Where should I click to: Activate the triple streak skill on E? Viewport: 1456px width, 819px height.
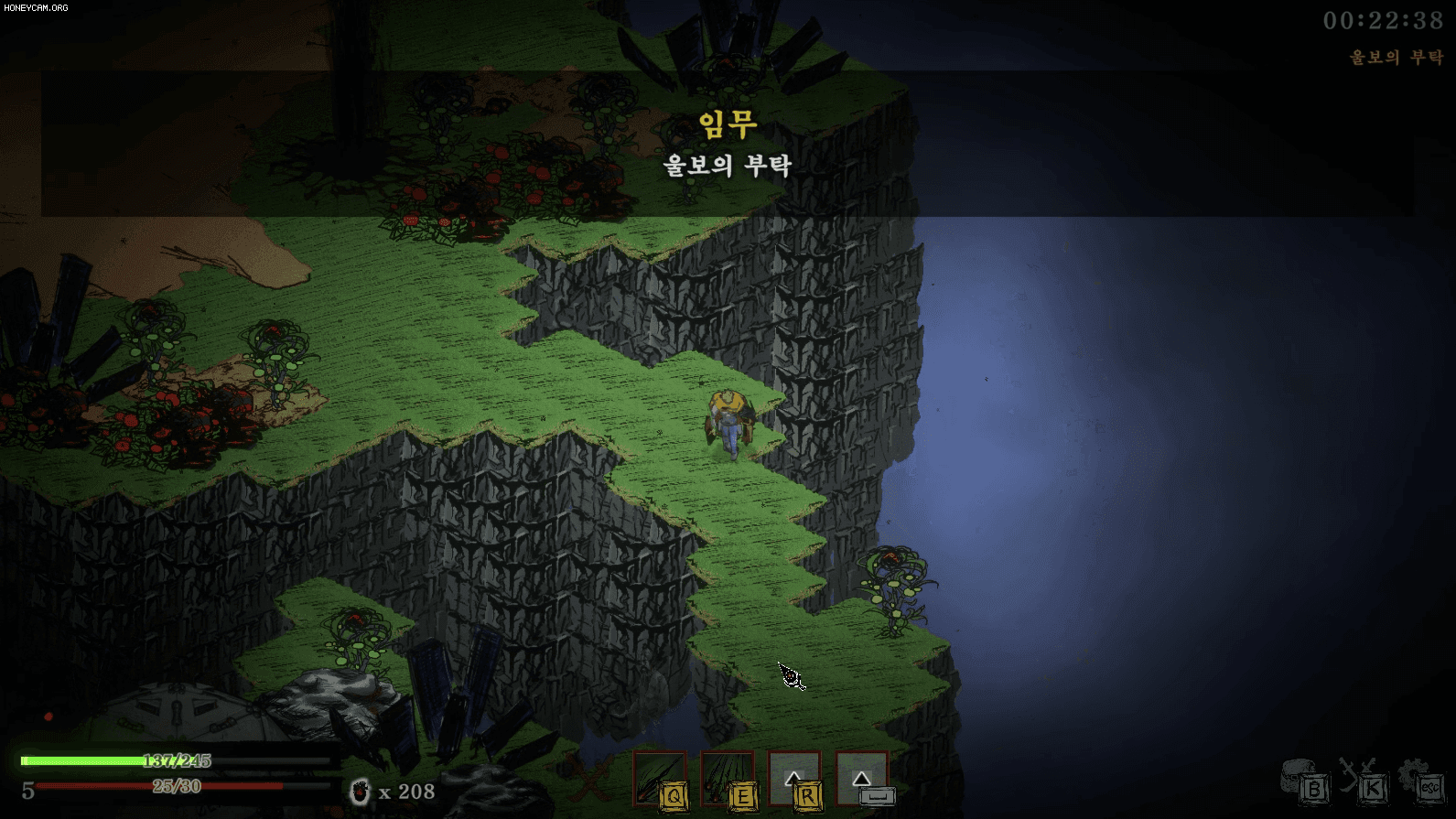pyautogui.click(x=728, y=779)
